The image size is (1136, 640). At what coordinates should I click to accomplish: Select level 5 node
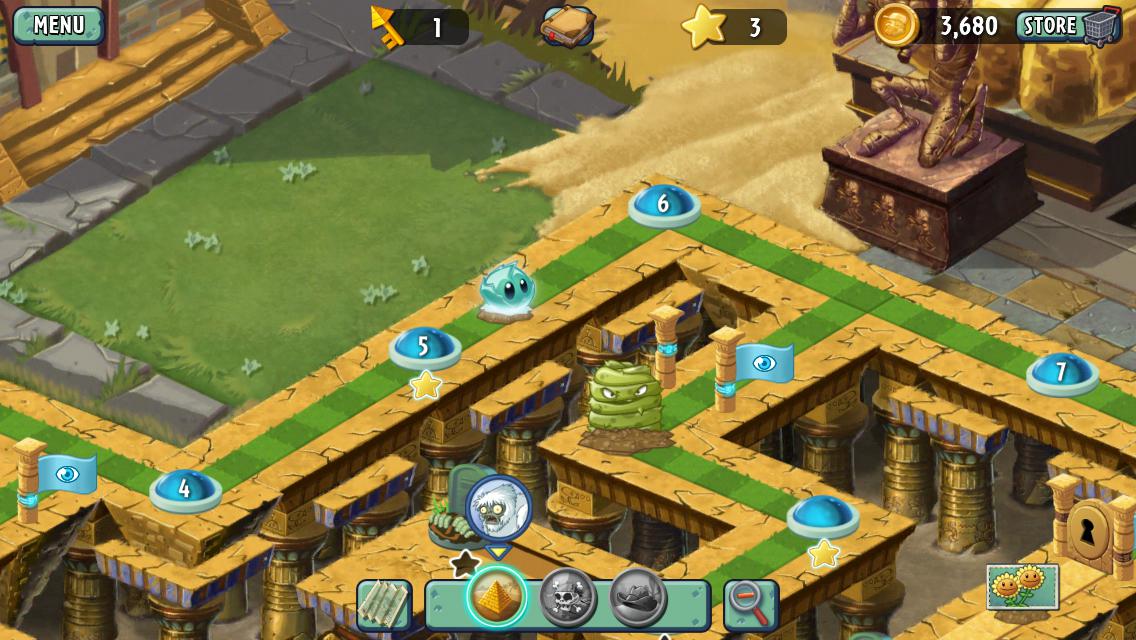click(x=424, y=347)
